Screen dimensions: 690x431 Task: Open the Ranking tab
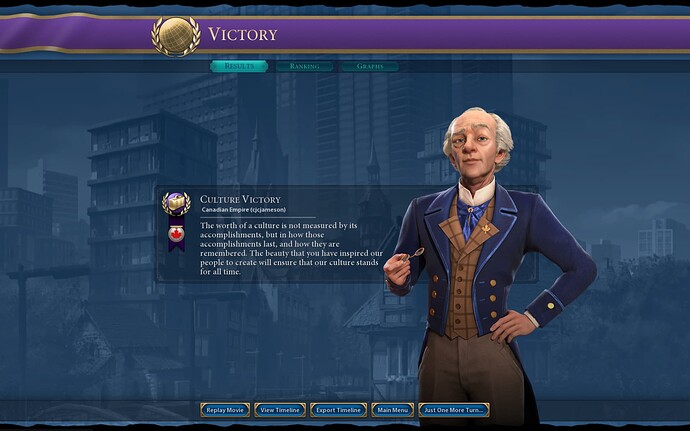304,67
